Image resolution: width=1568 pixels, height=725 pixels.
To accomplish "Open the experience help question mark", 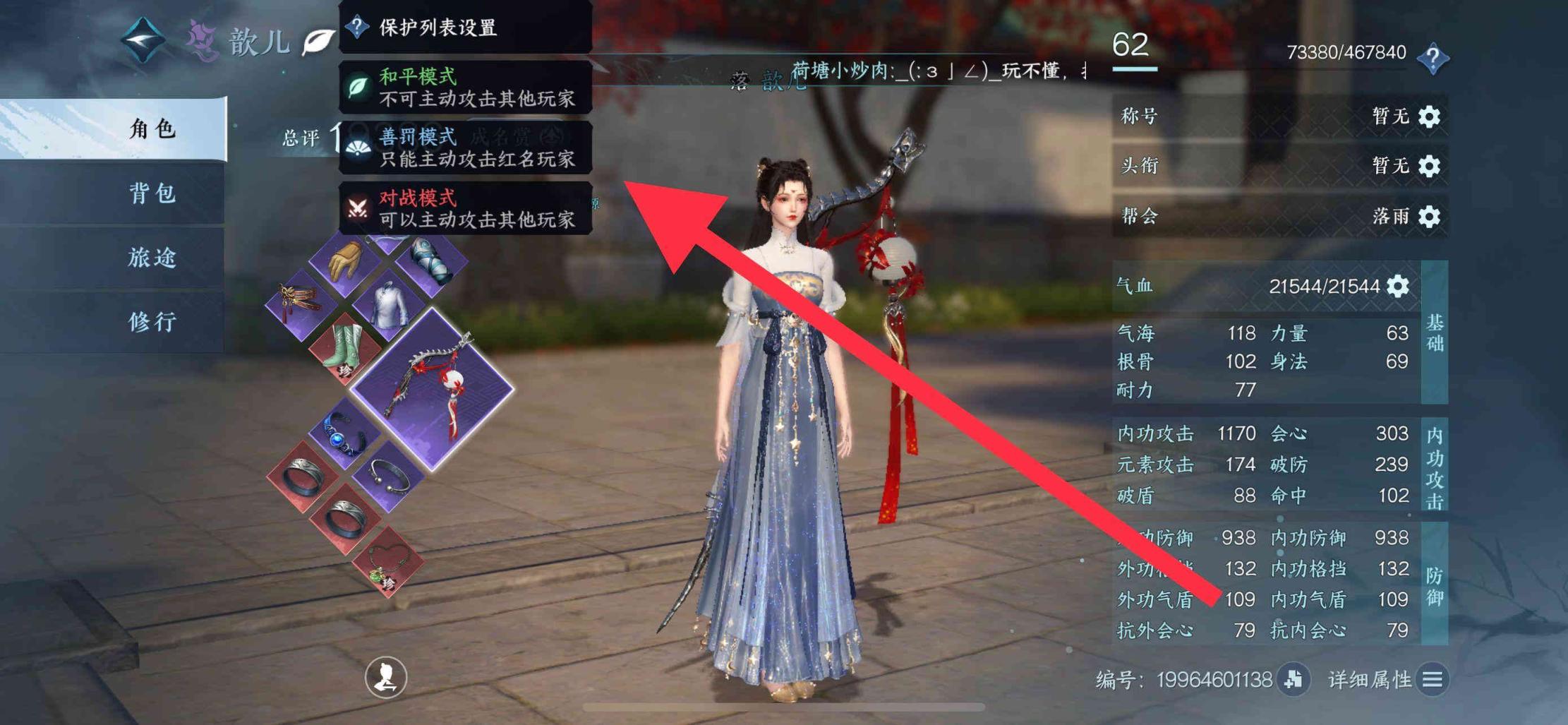I will (1433, 57).
